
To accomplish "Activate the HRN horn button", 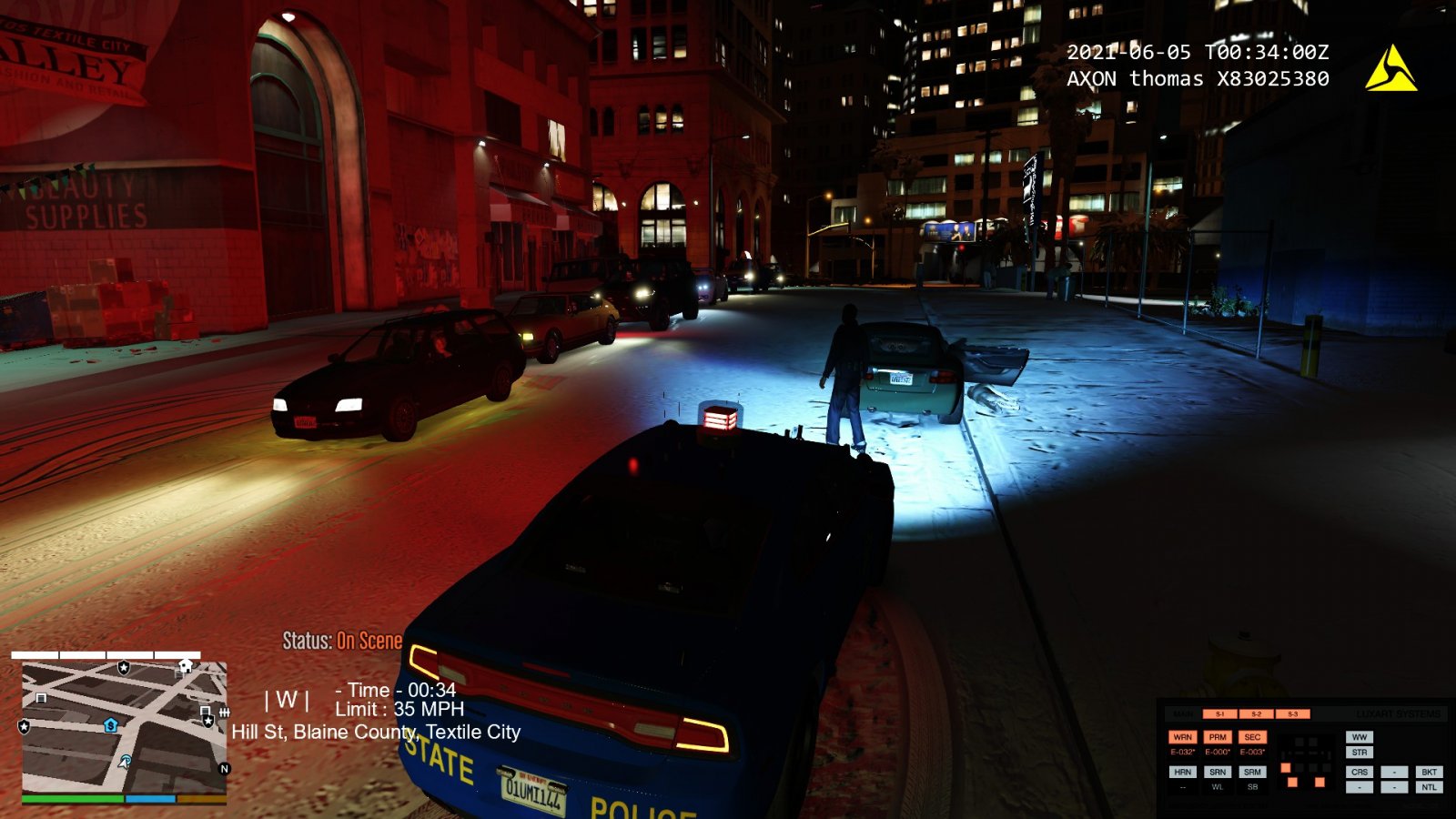I will coord(1182,772).
